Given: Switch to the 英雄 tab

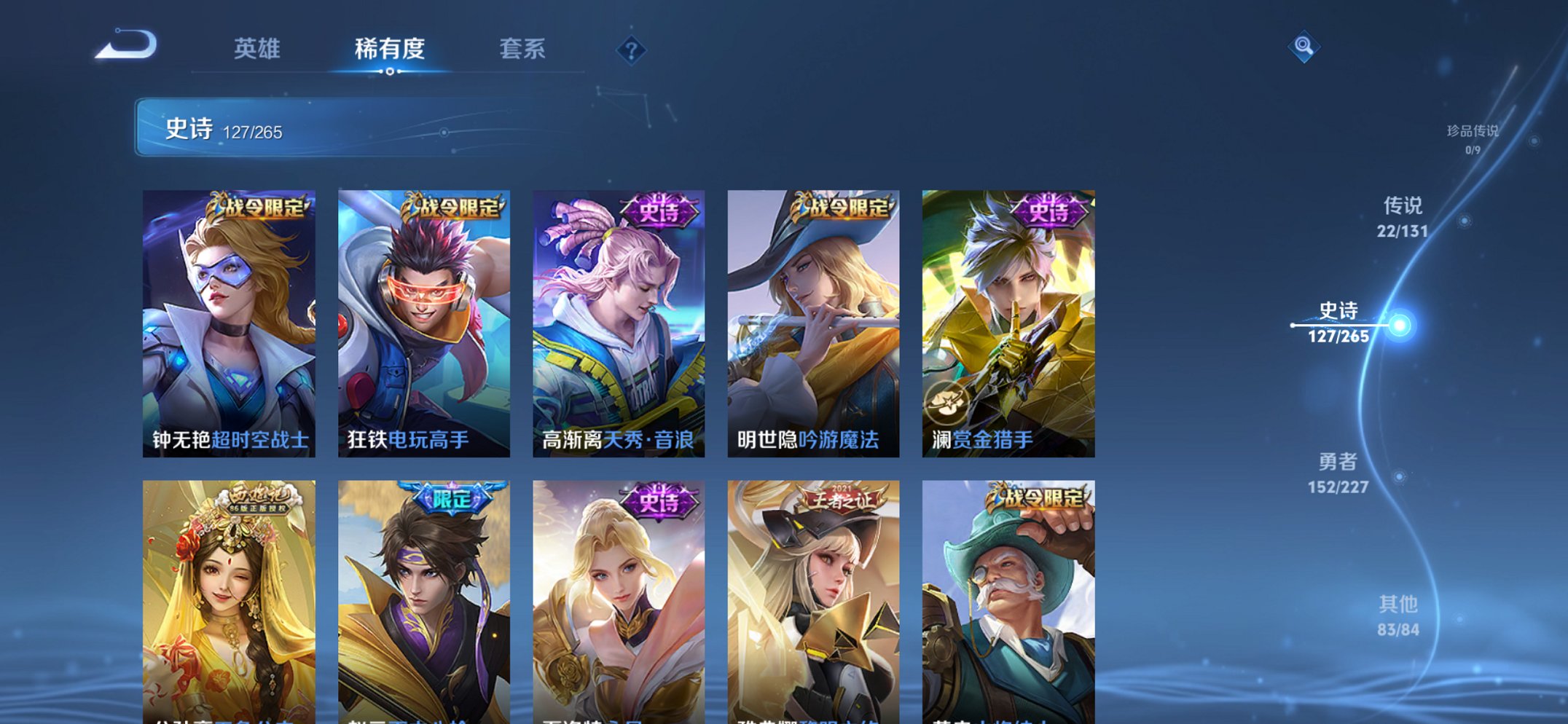Looking at the screenshot, I should coord(257,49).
